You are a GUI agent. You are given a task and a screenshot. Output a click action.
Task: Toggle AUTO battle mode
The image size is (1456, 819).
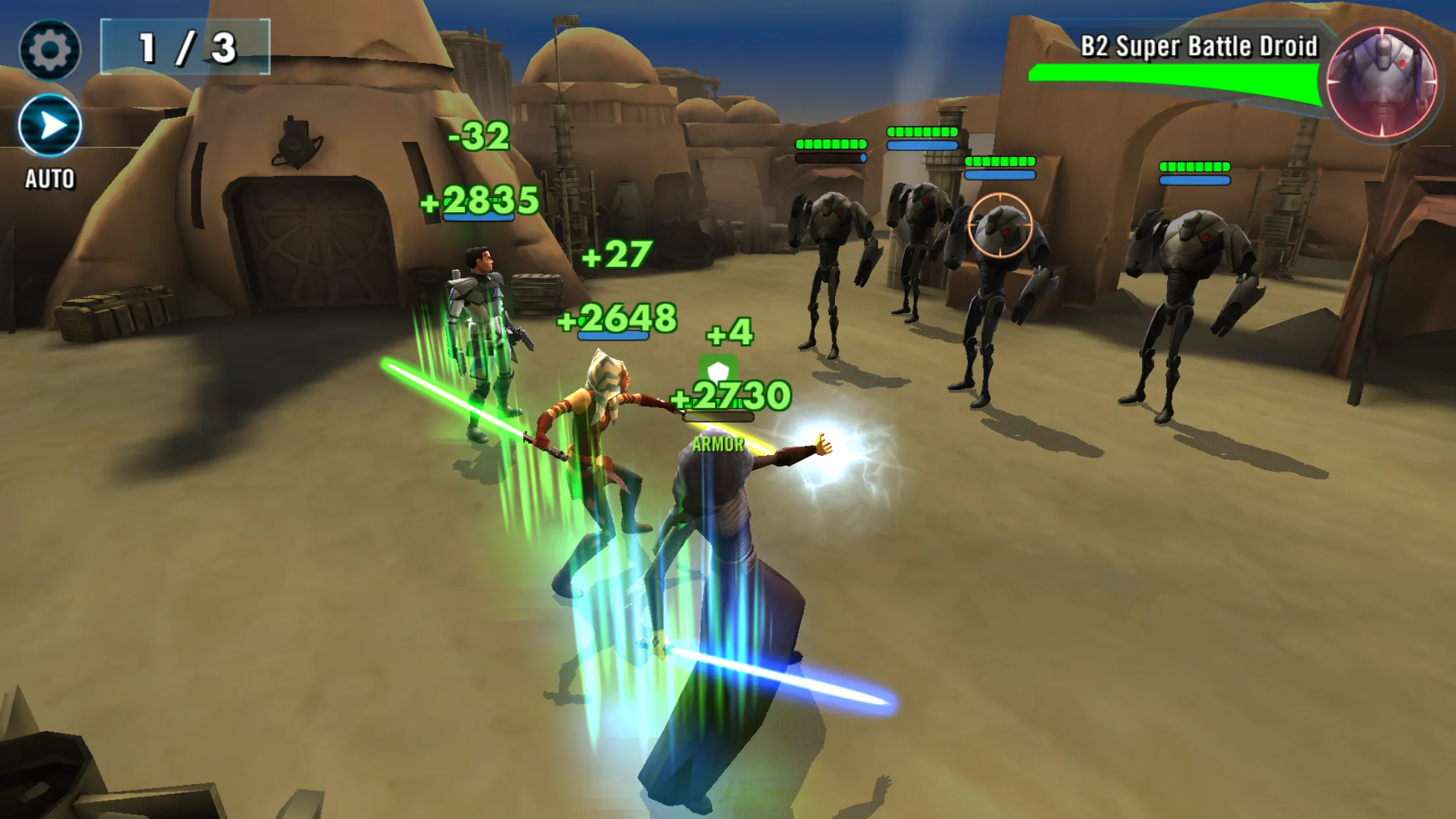(x=50, y=126)
